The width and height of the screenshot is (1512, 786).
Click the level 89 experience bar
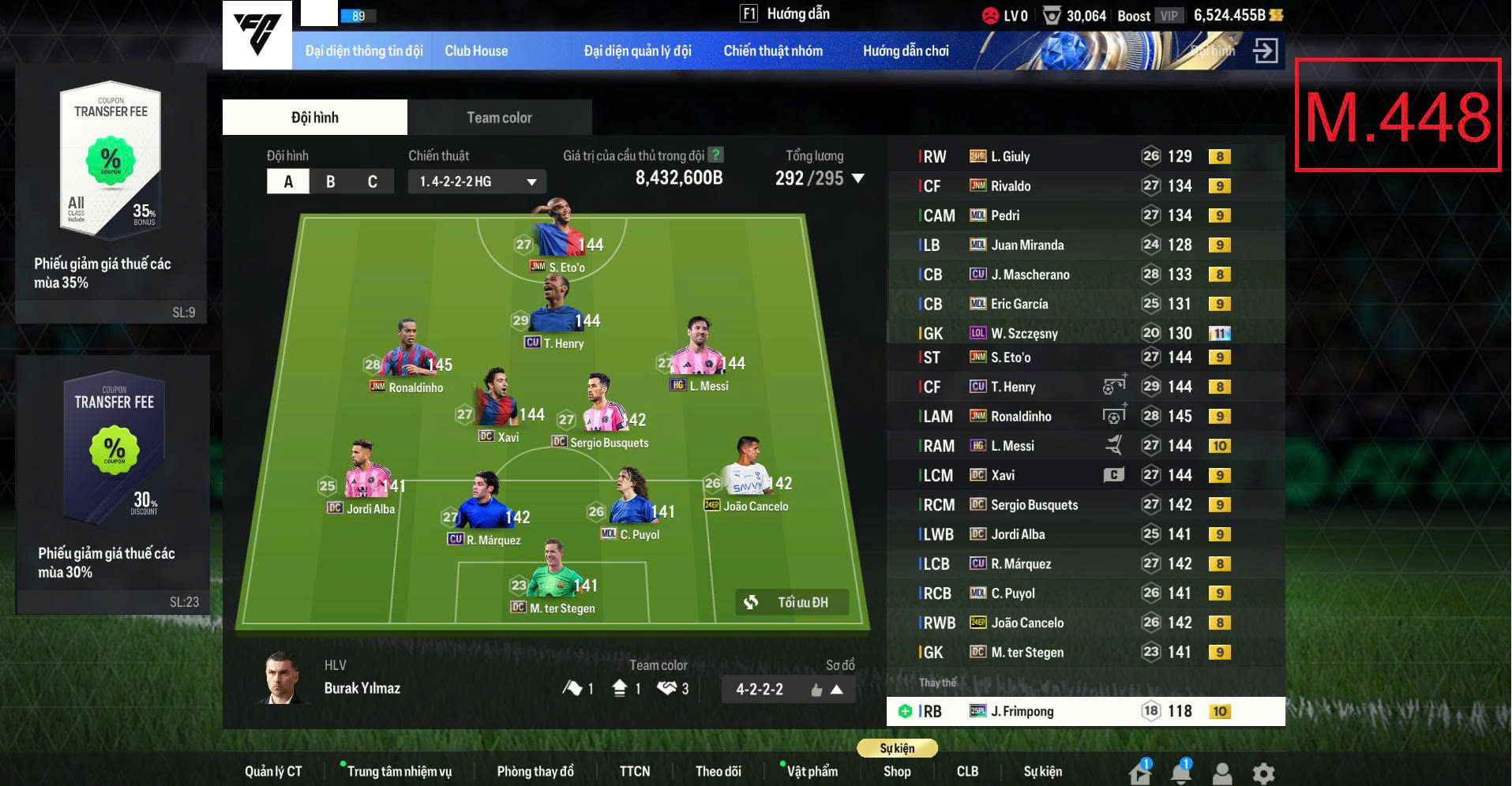tap(359, 14)
